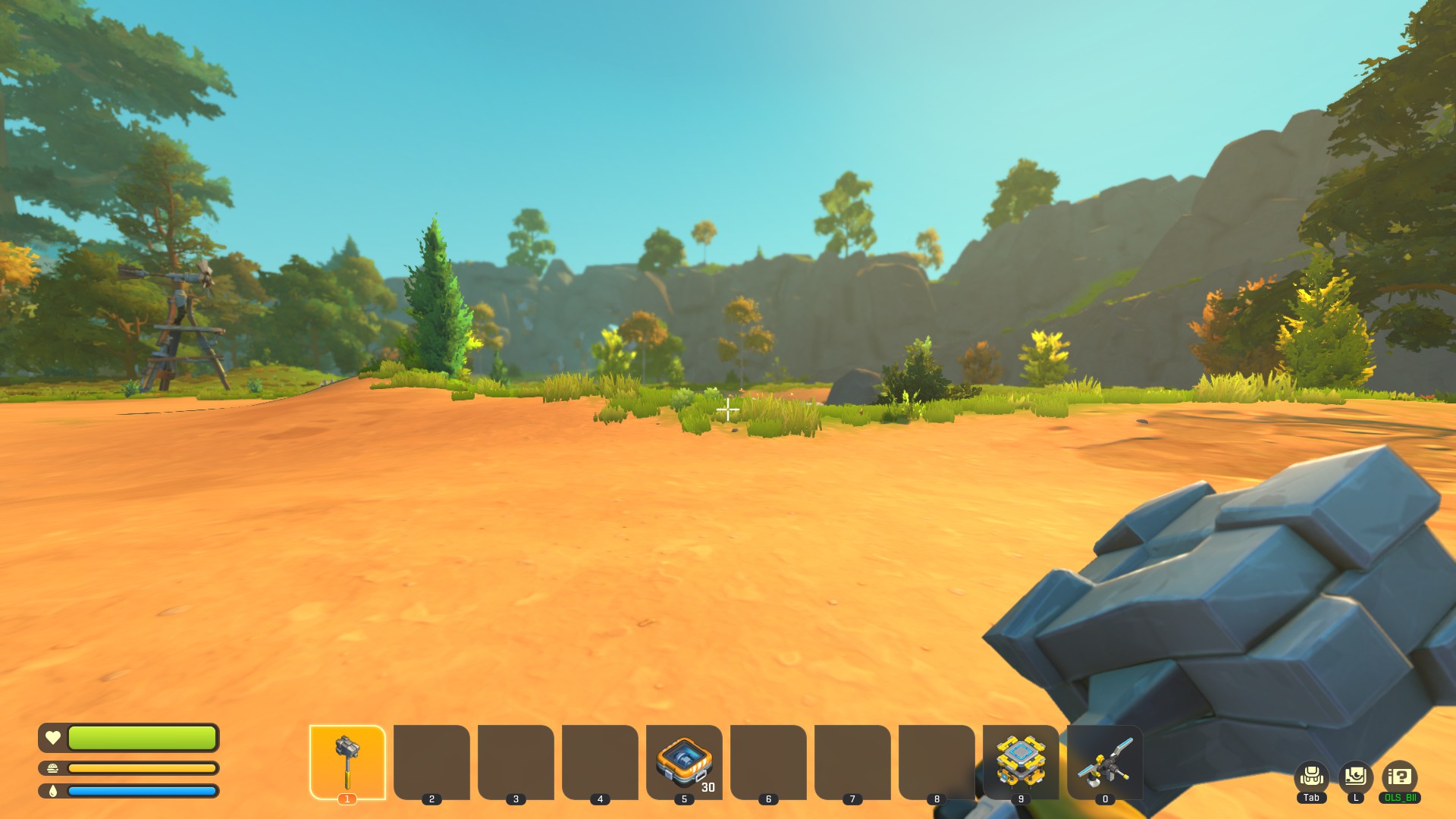Select the sledgehammer hotbar slot
1456x819 pixels.
[x=347, y=761]
